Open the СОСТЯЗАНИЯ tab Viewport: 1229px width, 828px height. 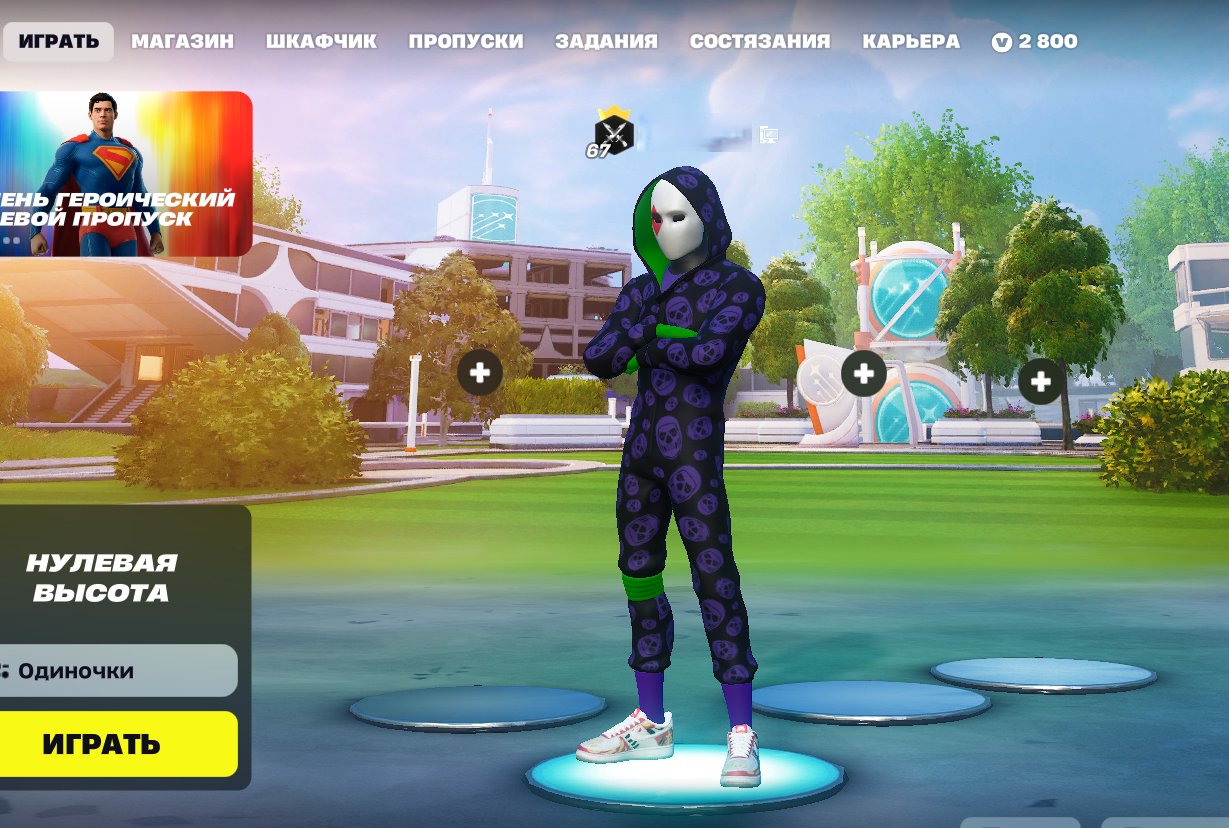(x=759, y=42)
